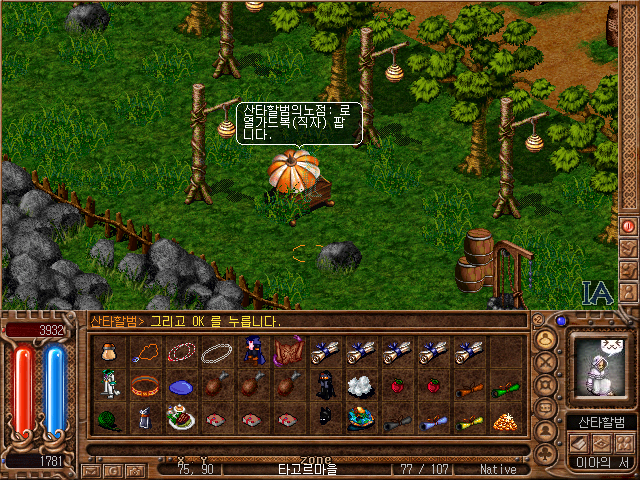Select the white fluffy cloud item
Image resolution: width=640 pixels, height=480 pixels.
[360, 386]
